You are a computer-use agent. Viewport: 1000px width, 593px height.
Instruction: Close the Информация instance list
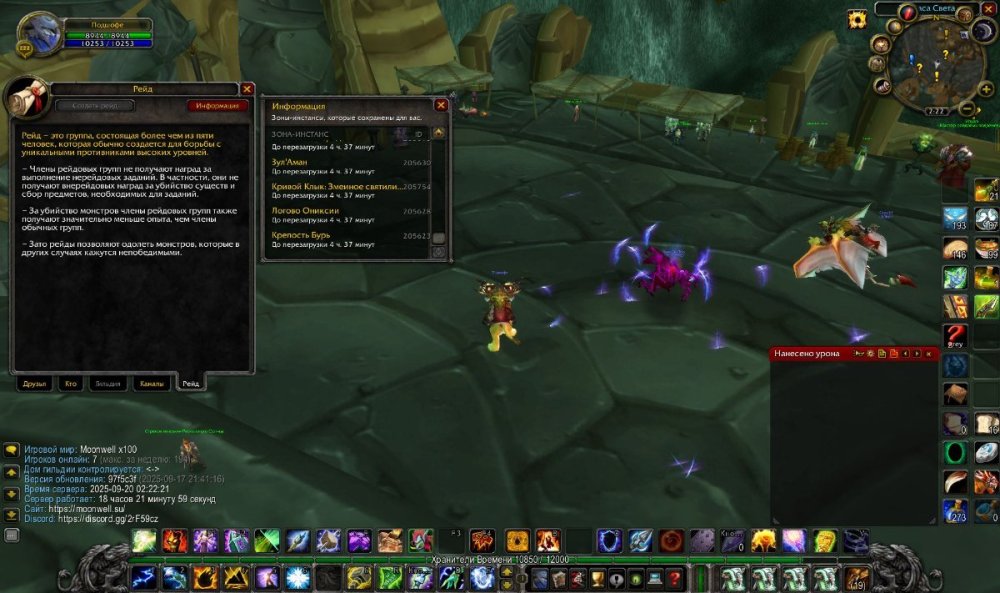(441, 105)
